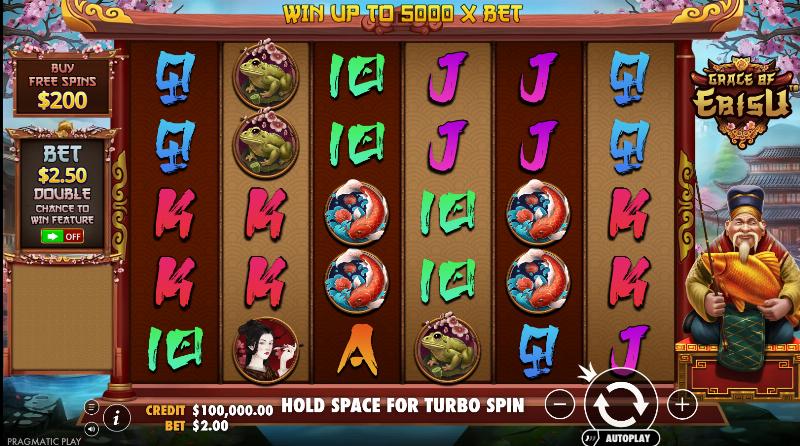Increase the bet with the plus button
The width and height of the screenshot is (800, 446).
pos(682,405)
